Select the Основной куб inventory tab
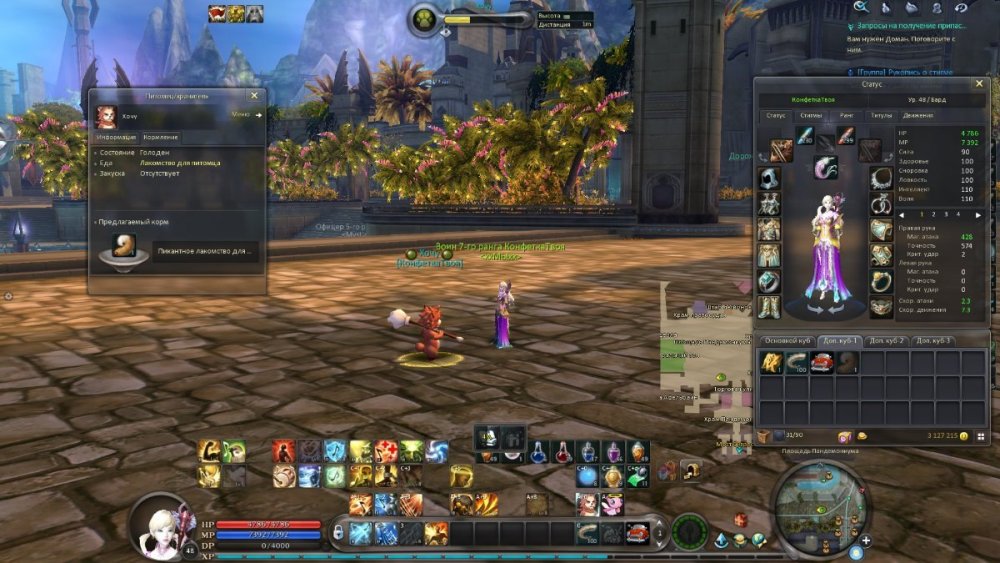Image resolution: width=1000 pixels, height=563 pixels. 785,341
